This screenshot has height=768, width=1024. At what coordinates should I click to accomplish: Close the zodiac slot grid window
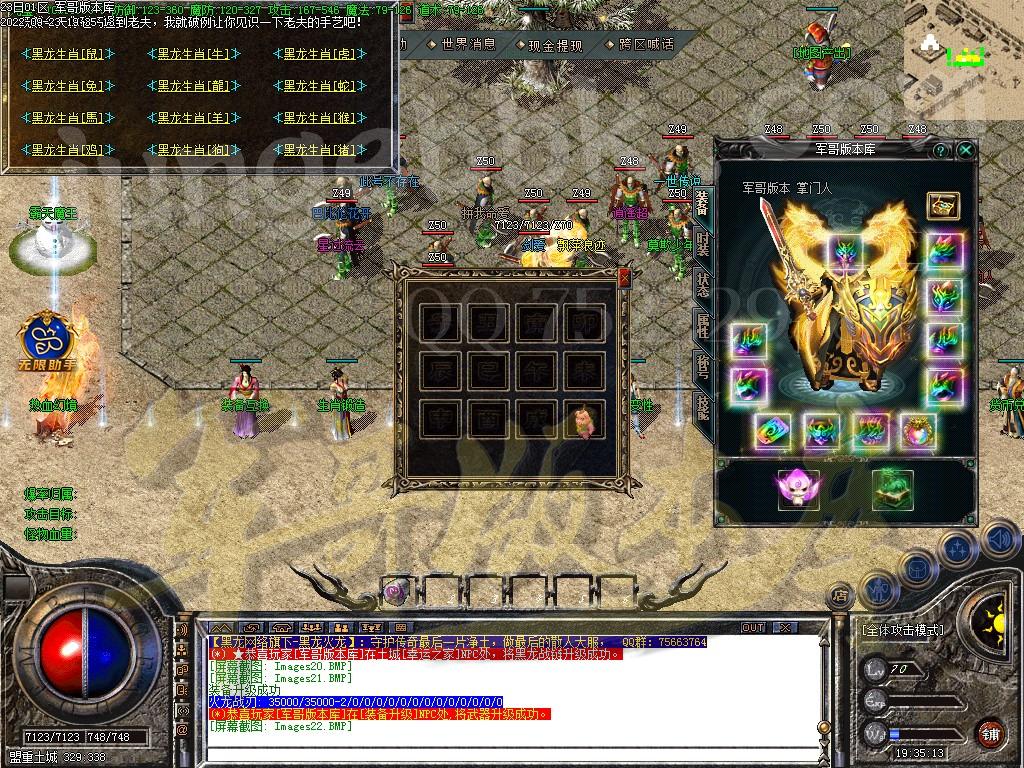pos(625,277)
